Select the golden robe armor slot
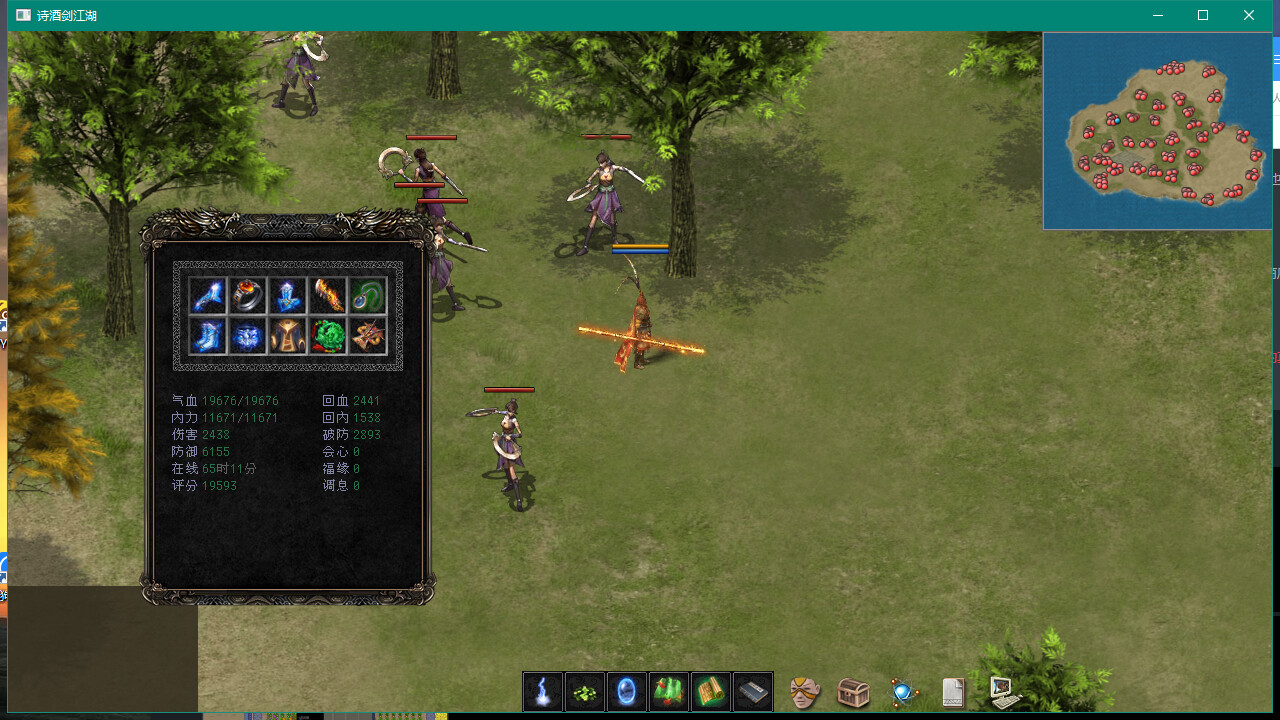The image size is (1280, 720). (x=288, y=336)
